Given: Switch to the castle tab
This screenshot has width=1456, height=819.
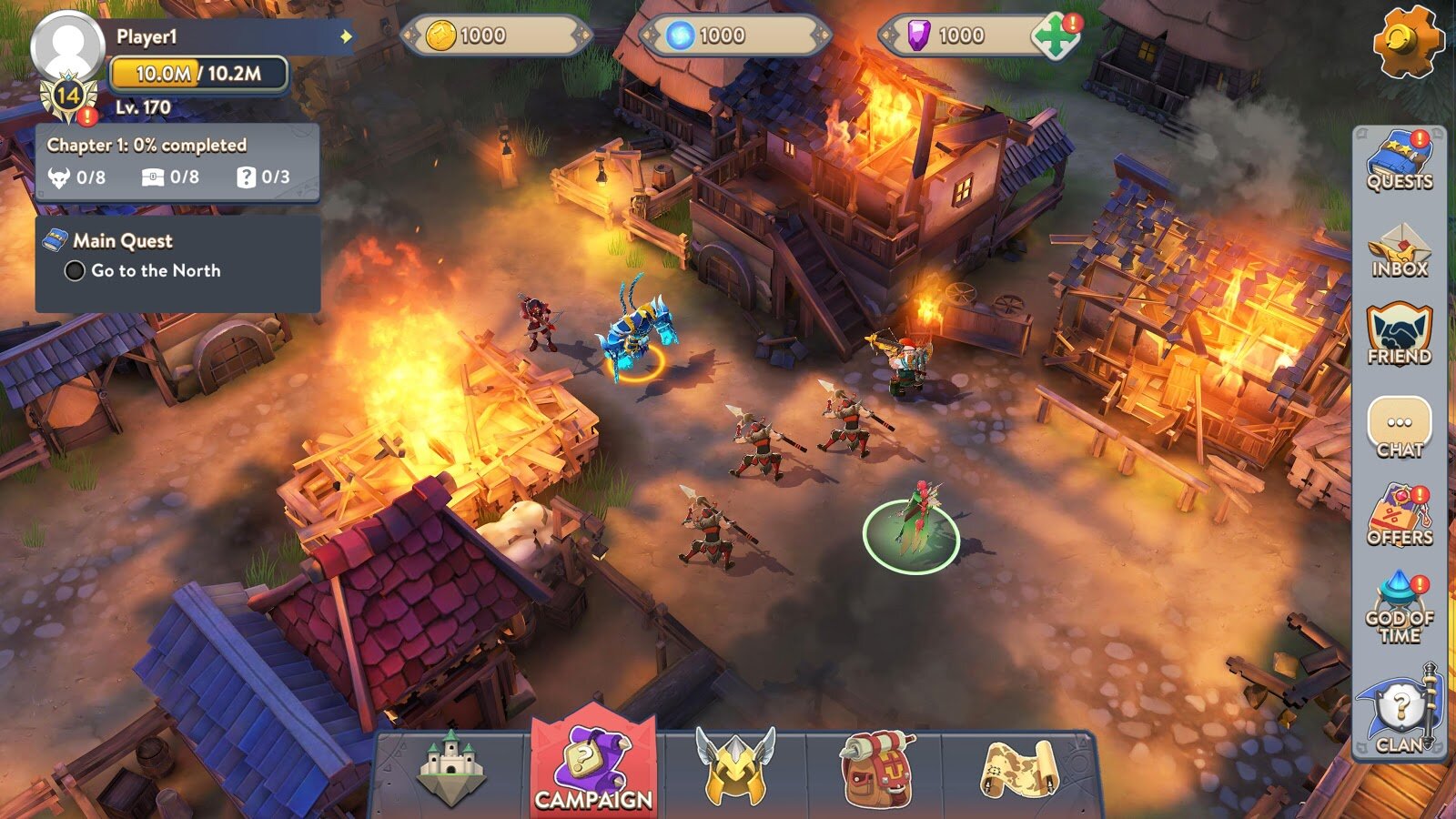Looking at the screenshot, I should (451, 770).
